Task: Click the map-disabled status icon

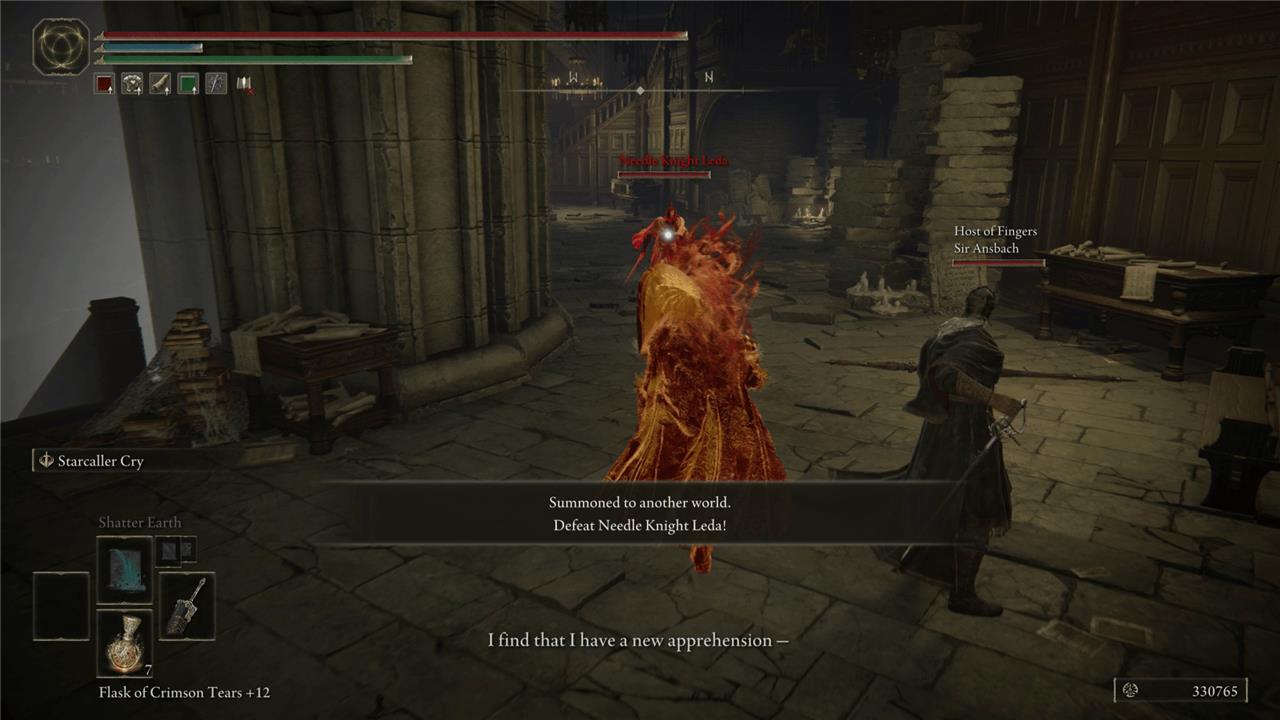Action: tap(244, 84)
